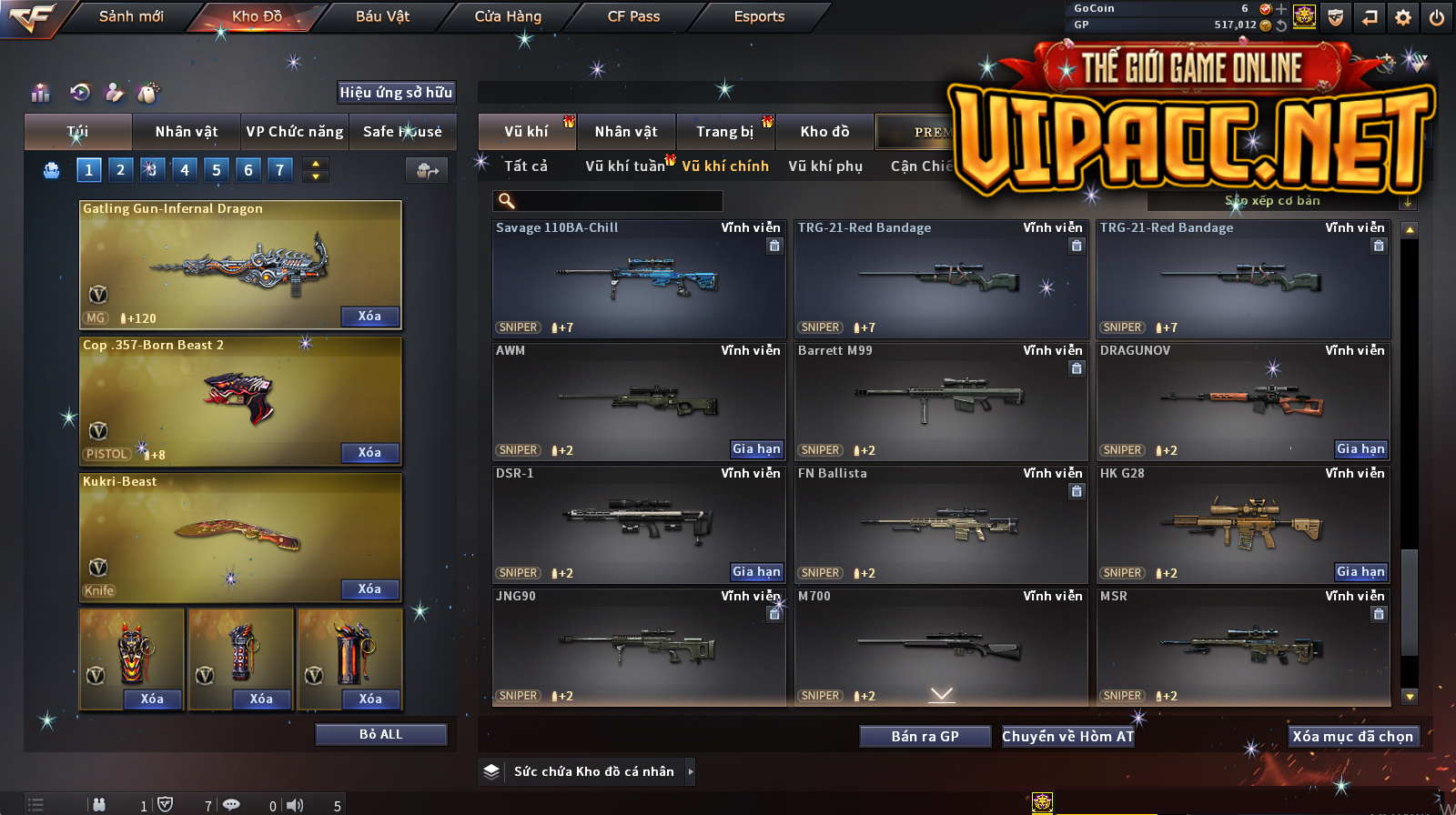Open the Sảnh mới lobby tab
Image resolution: width=1456 pixels, height=815 pixels.
[x=131, y=16]
